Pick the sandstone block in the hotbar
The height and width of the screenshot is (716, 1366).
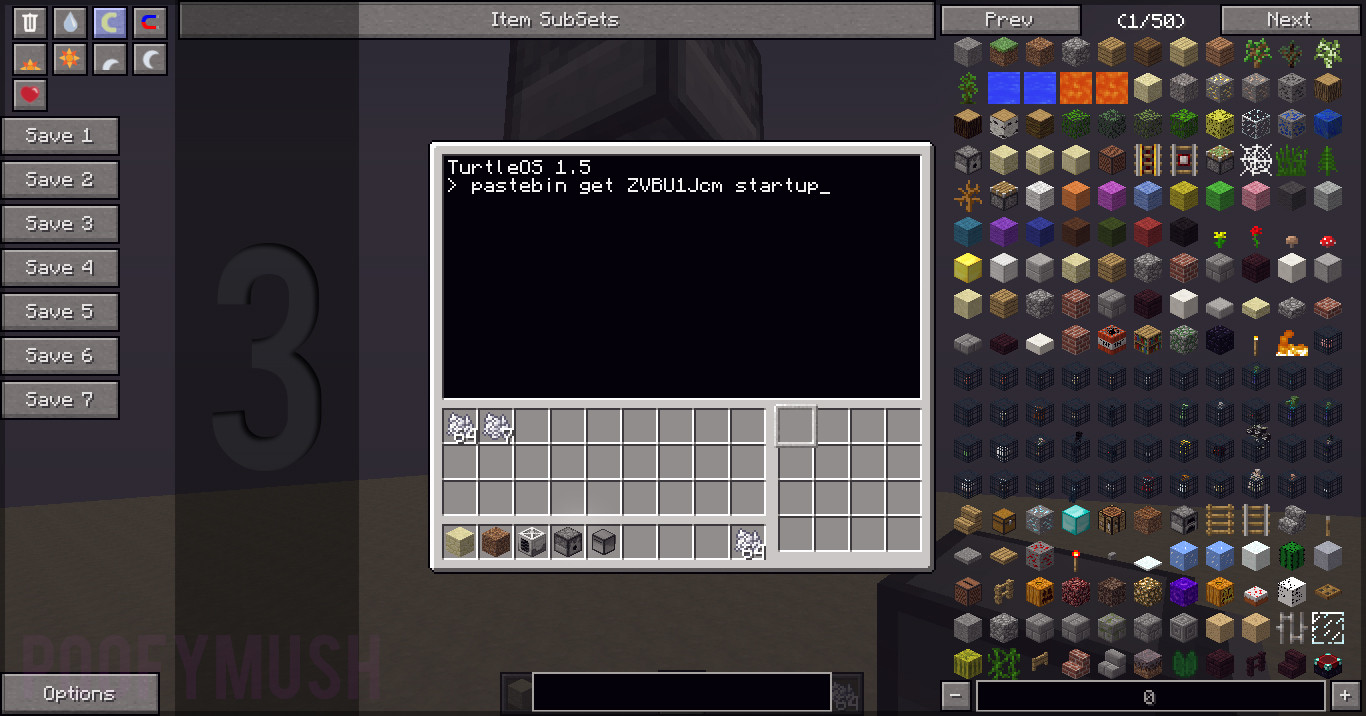tap(460, 543)
